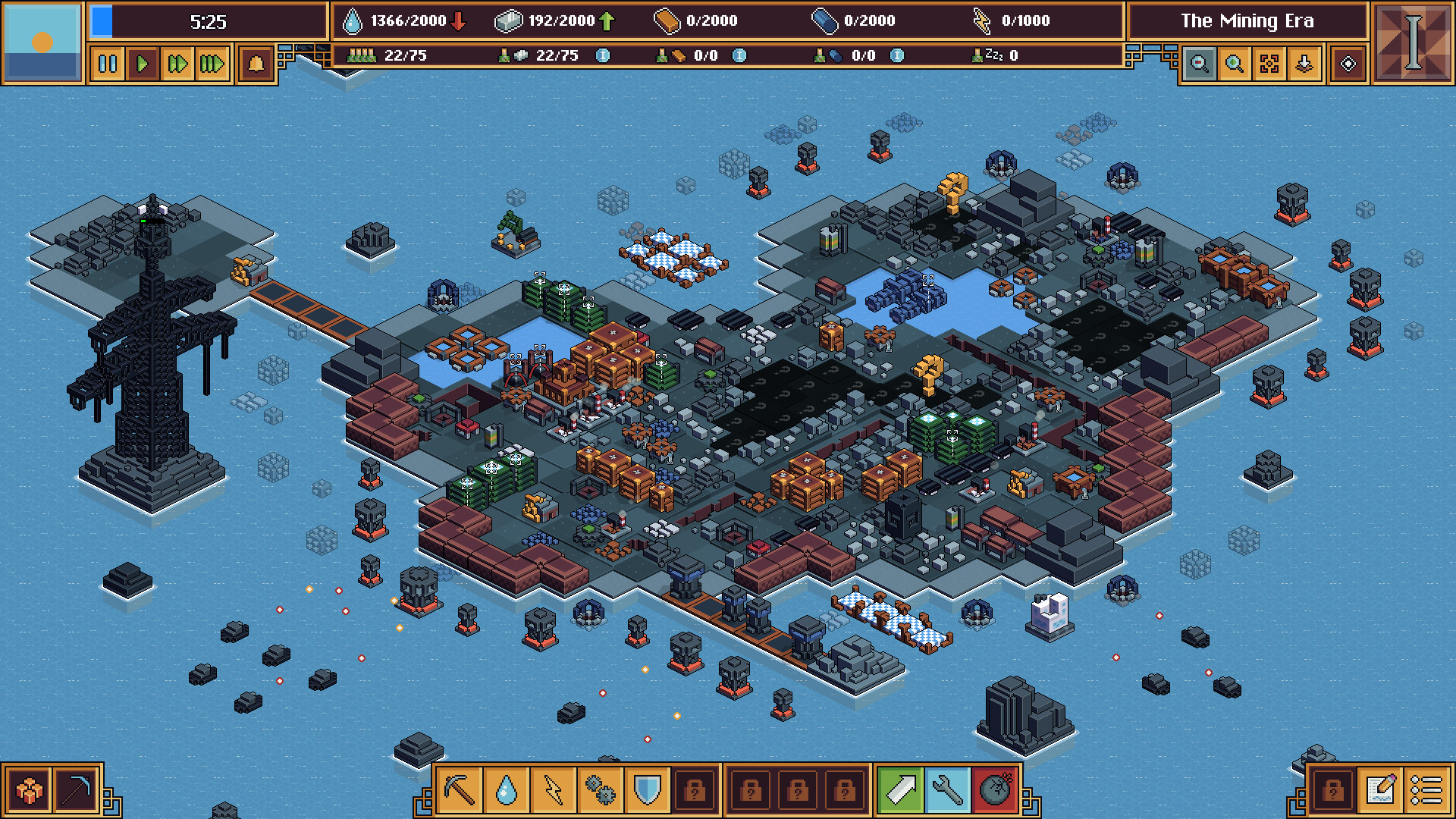The width and height of the screenshot is (1456, 819).
Task: Click the zoom-in magnifier icon
Action: tap(1235, 64)
